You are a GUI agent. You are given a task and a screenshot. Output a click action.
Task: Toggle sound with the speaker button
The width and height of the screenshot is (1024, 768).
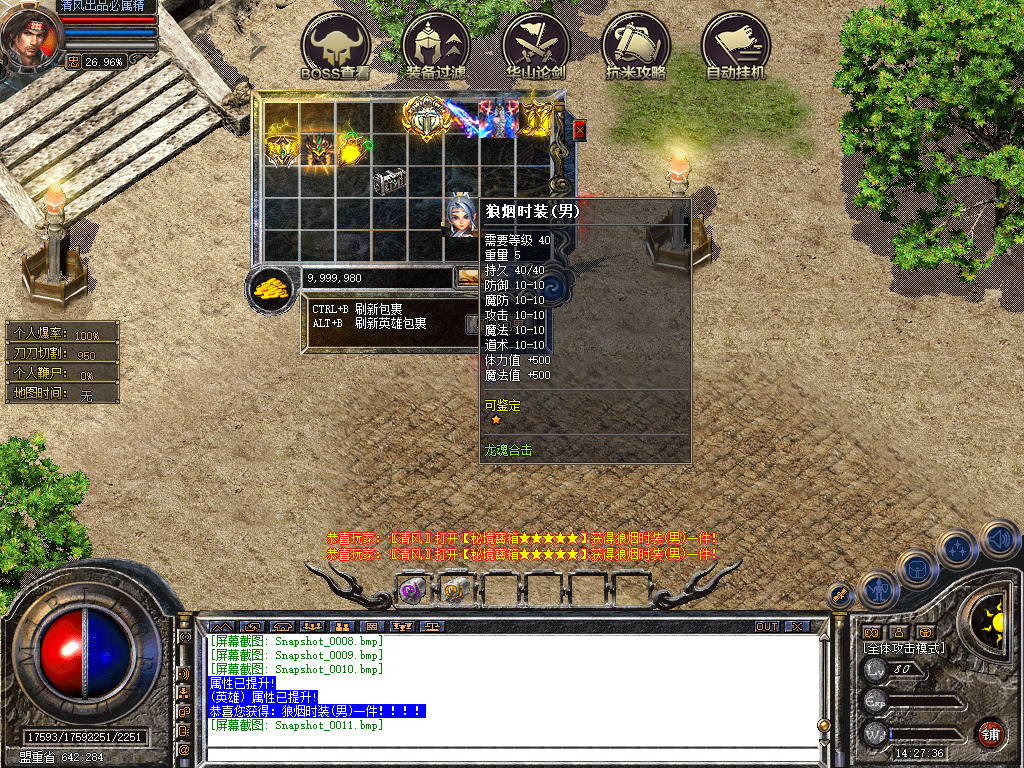click(999, 538)
